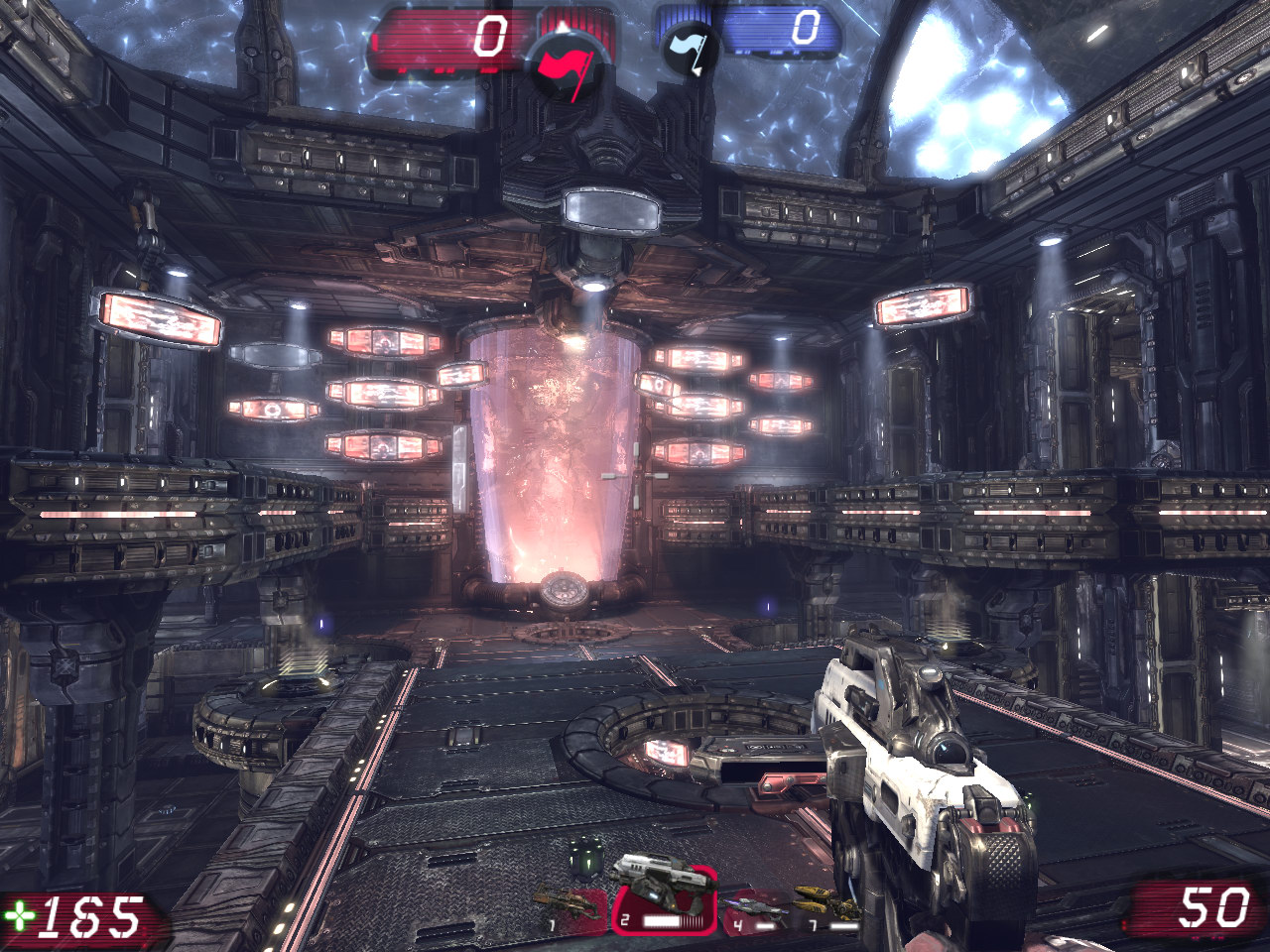Switch to the Shock Rifle in slot 4
This screenshot has width=1270, height=952.
tap(751, 907)
